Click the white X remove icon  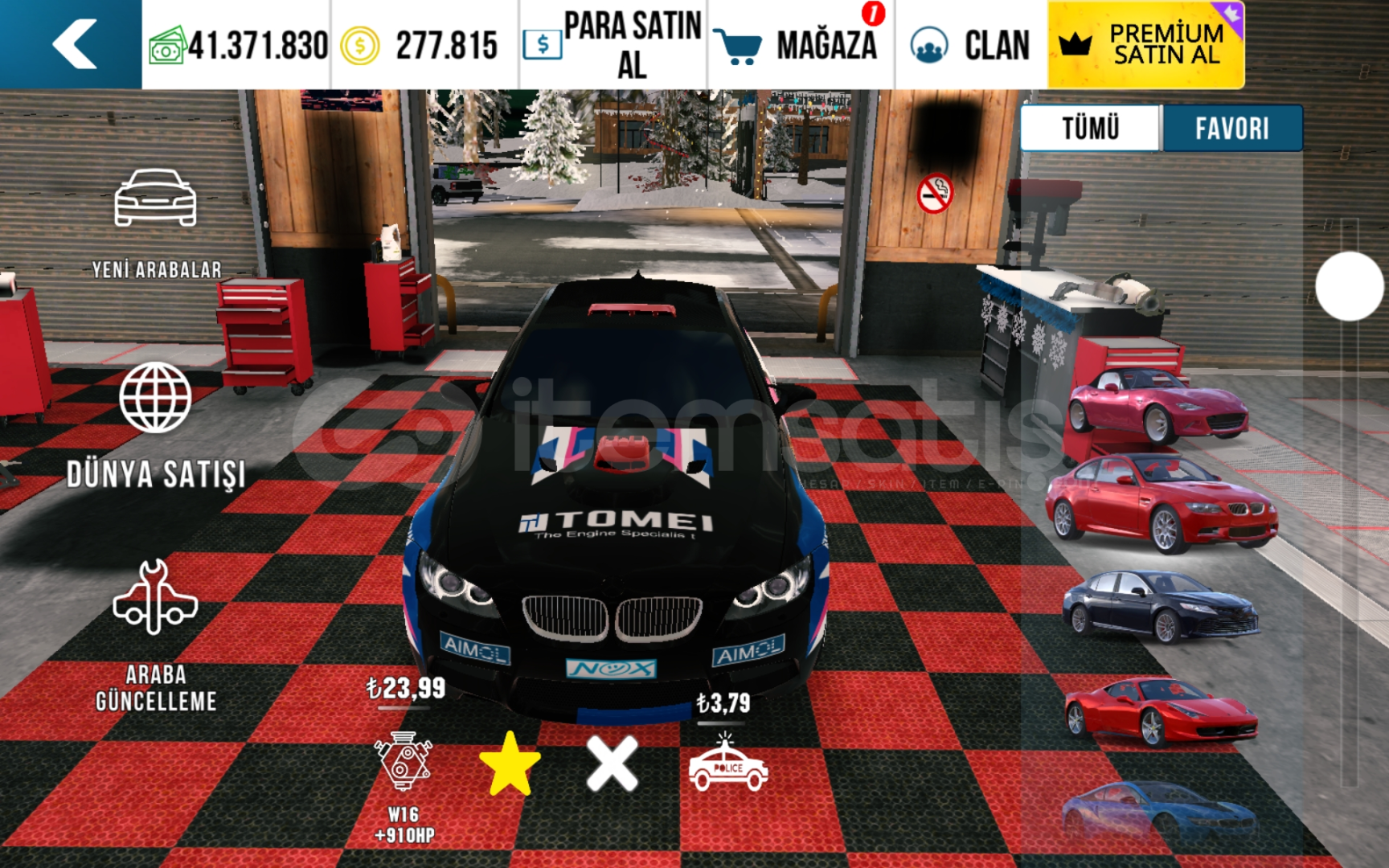tap(613, 764)
